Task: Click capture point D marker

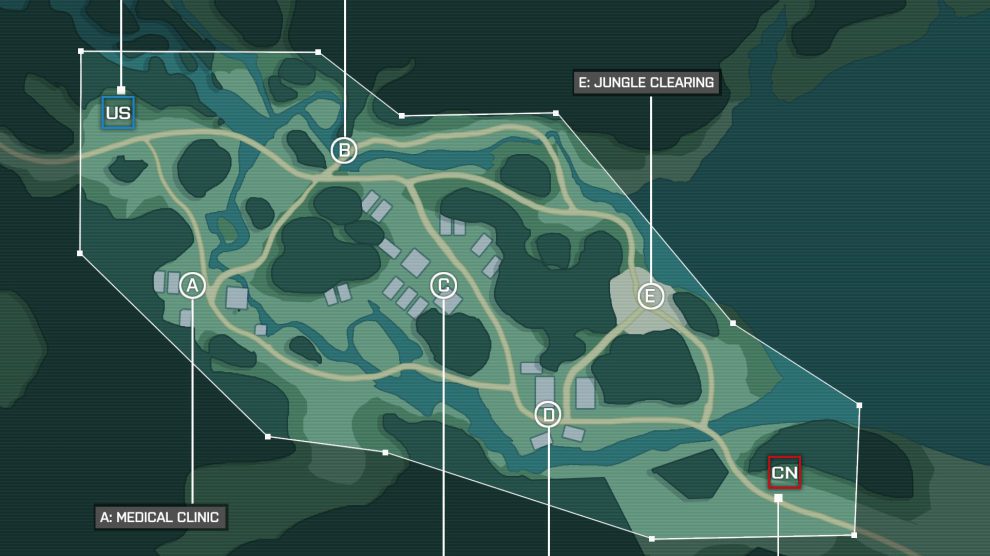Action: (x=548, y=414)
